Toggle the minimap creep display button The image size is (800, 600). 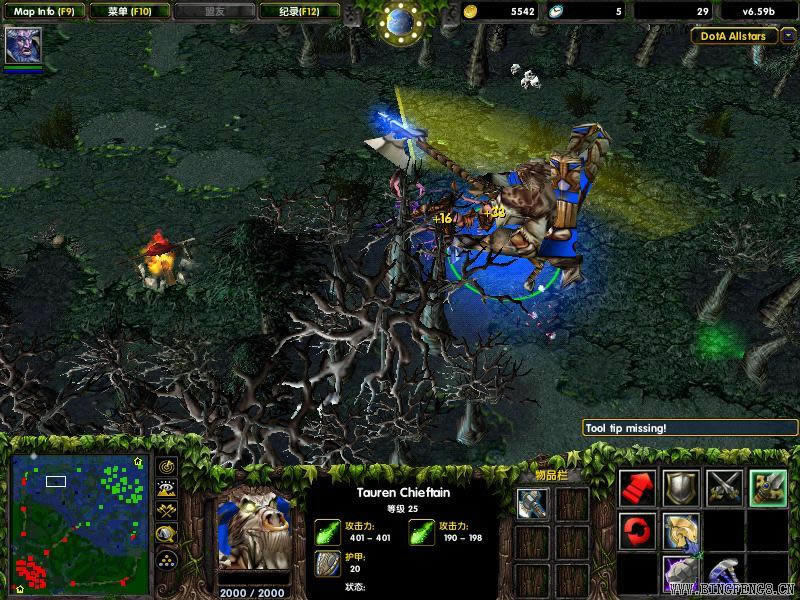point(167,534)
